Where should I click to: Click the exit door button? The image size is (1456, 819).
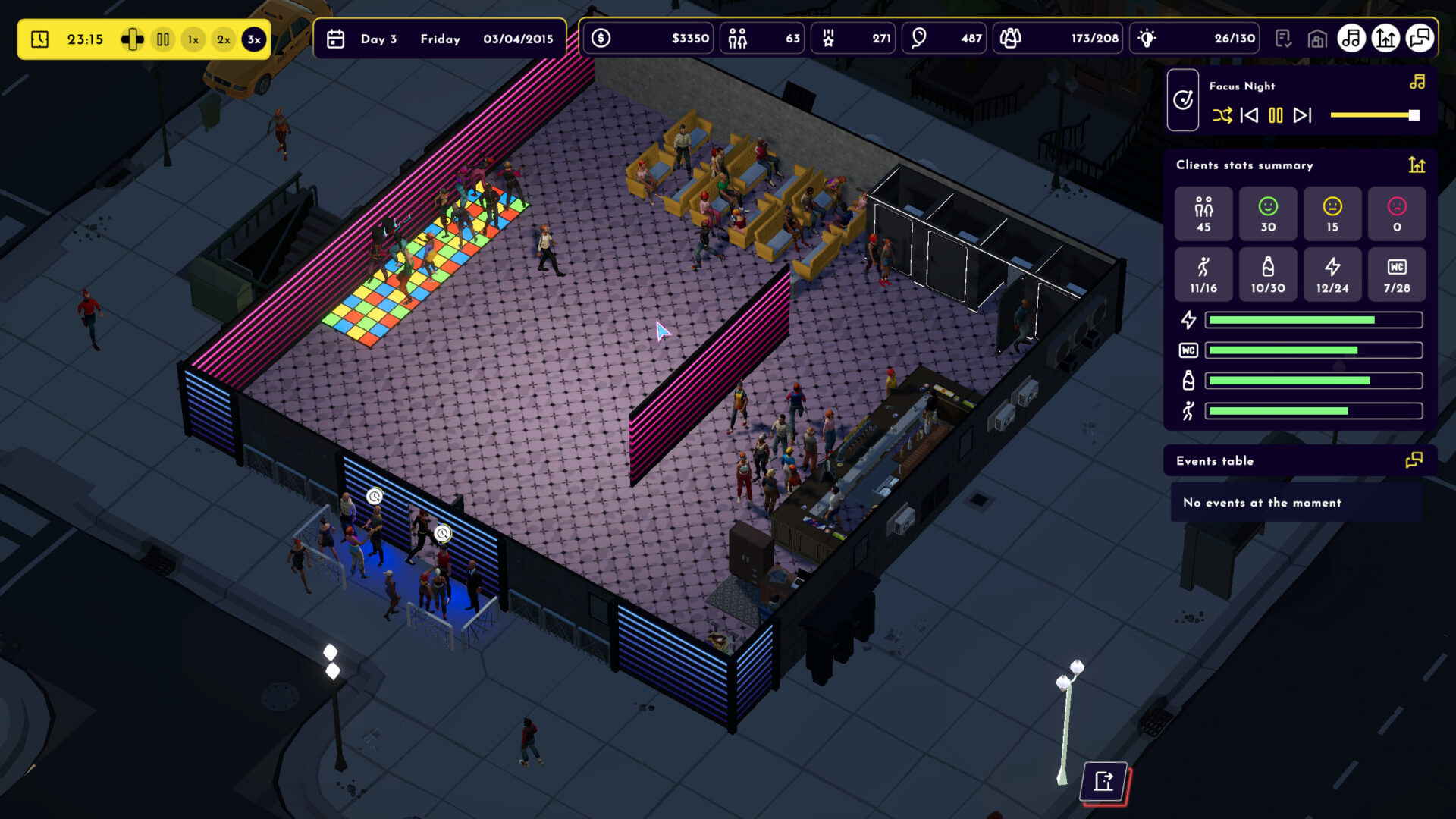1104,781
